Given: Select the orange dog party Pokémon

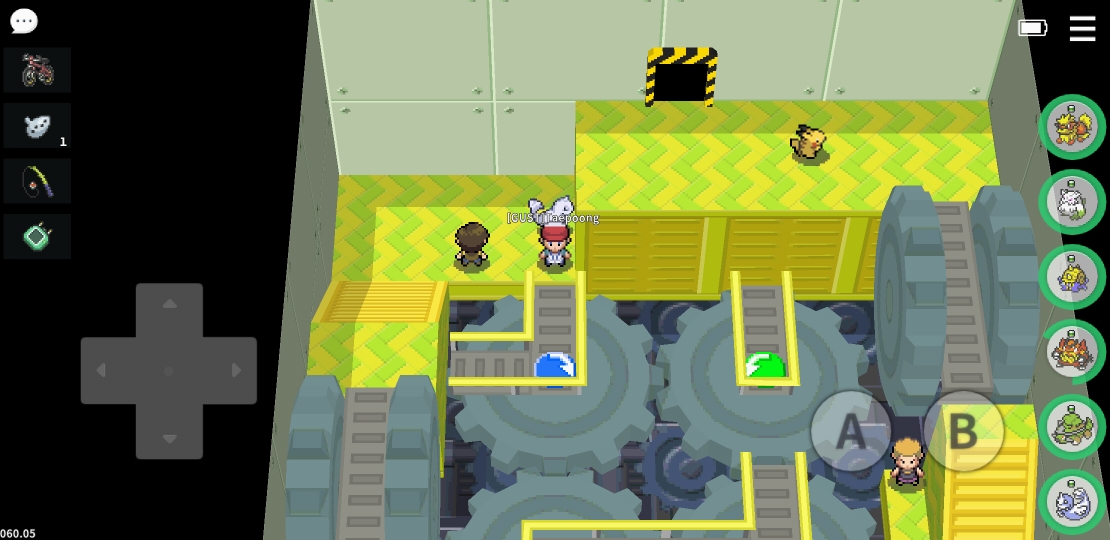Looking at the screenshot, I should click(x=1072, y=127).
